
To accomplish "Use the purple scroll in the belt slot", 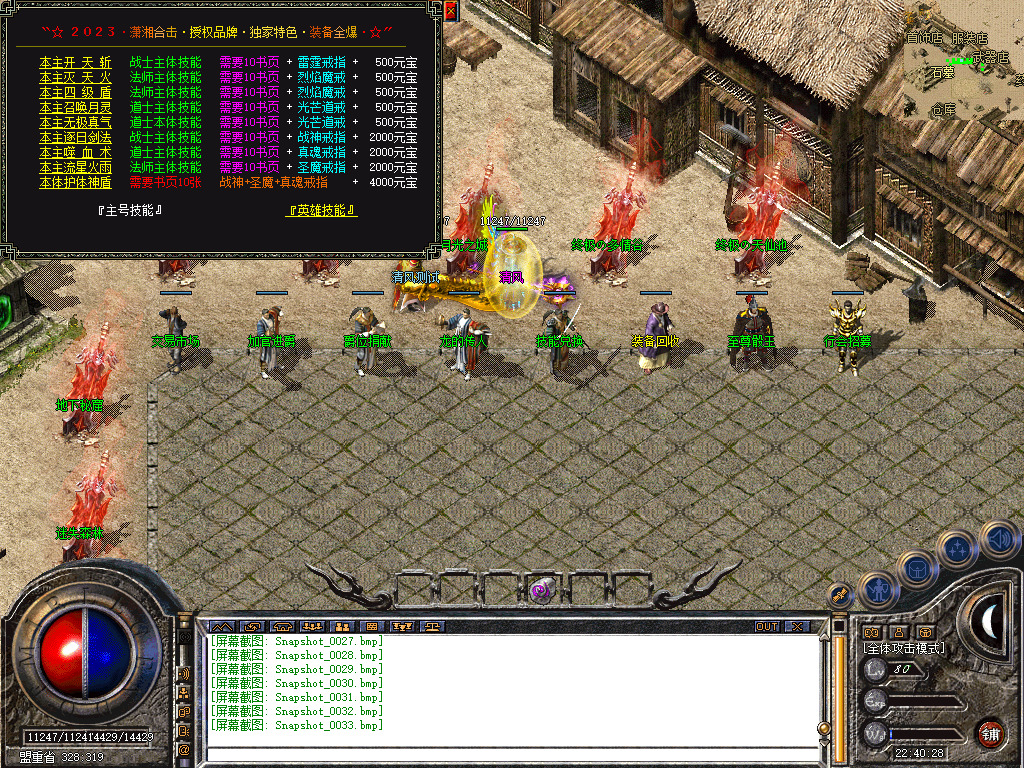I will pyautogui.click(x=545, y=589).
